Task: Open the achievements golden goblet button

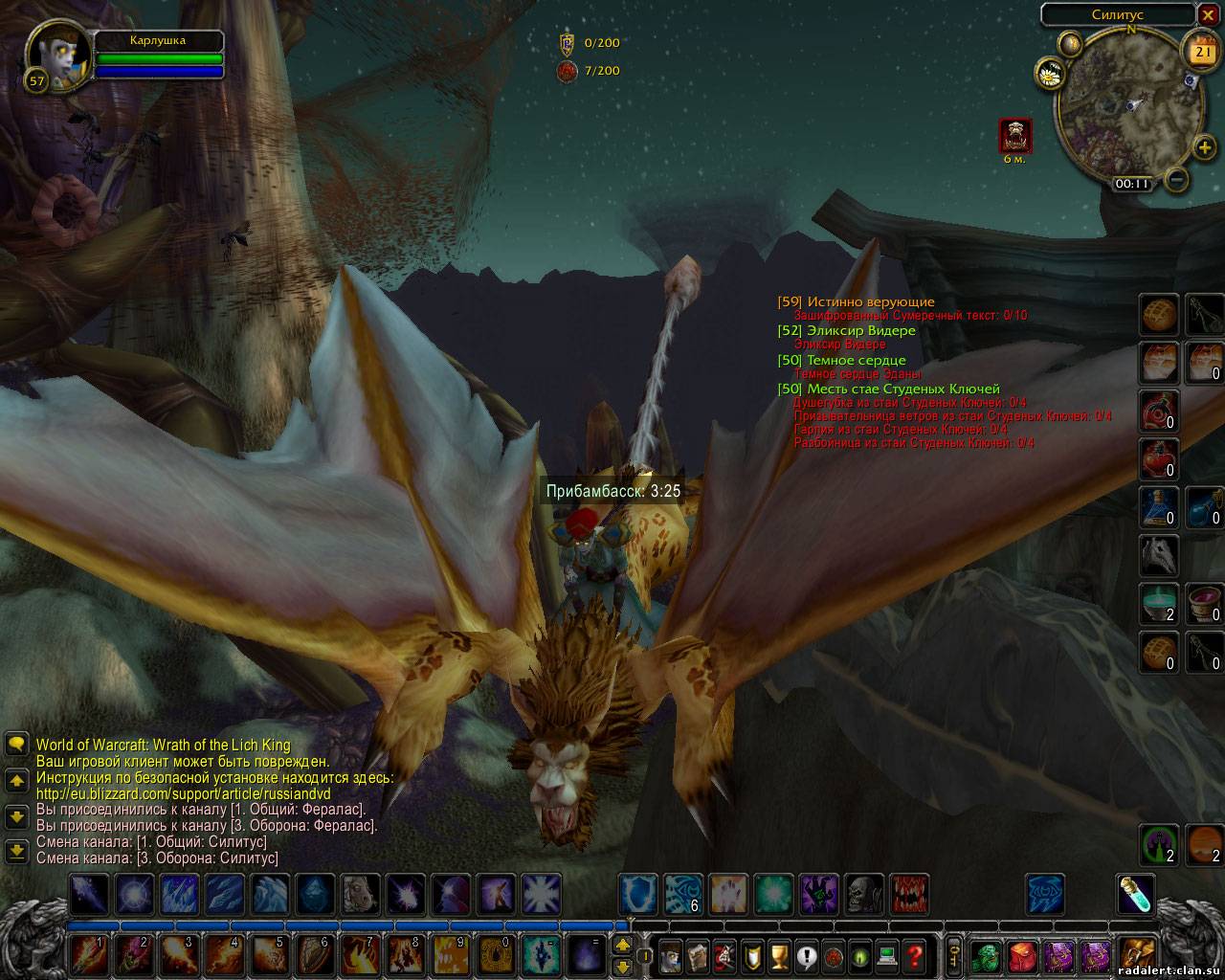Action: click(780, 954)
